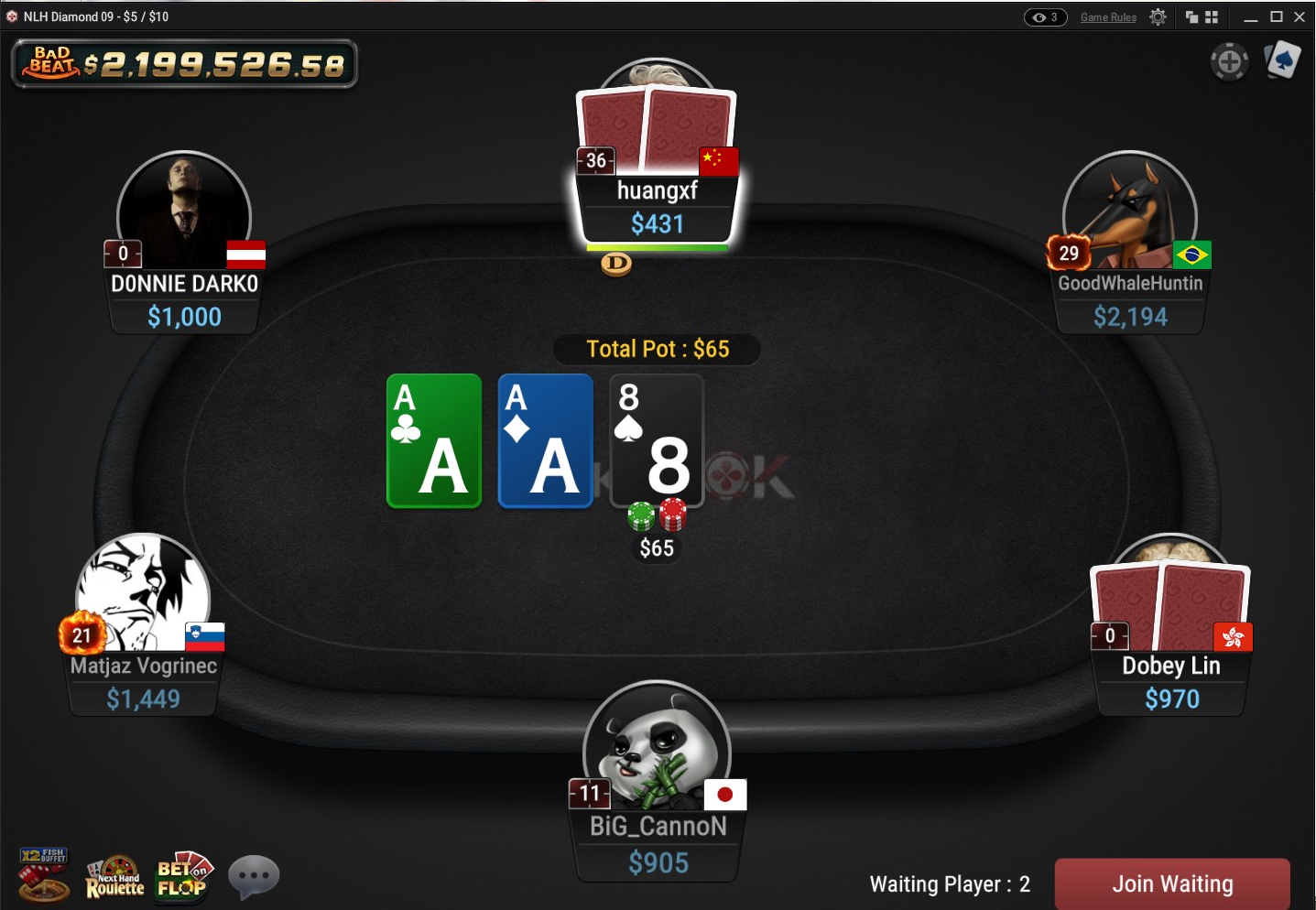
Task: Click the Bad Beat jackpot banner
Action: point(183,64)
